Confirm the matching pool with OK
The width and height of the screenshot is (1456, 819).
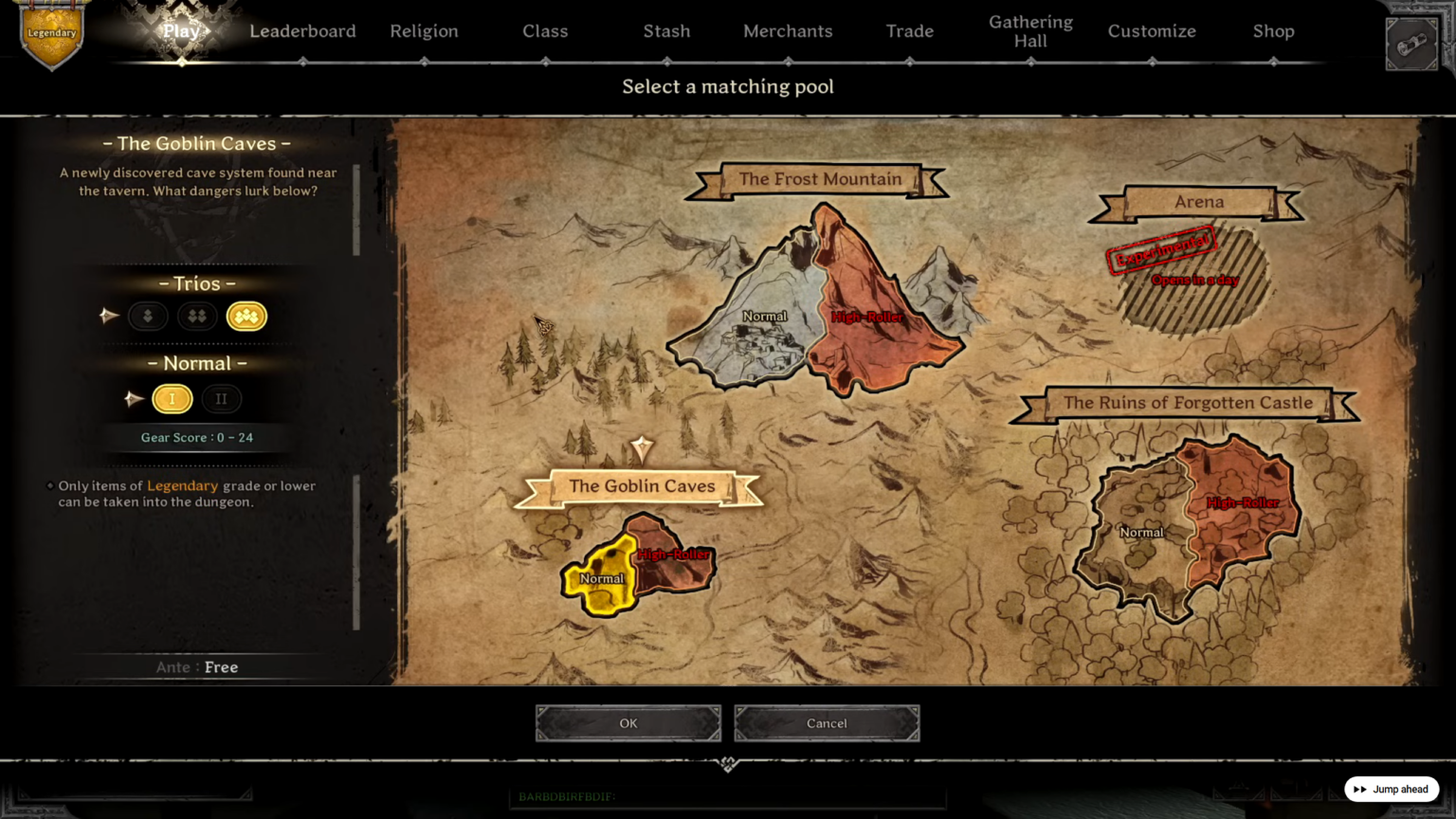(628, 722)
